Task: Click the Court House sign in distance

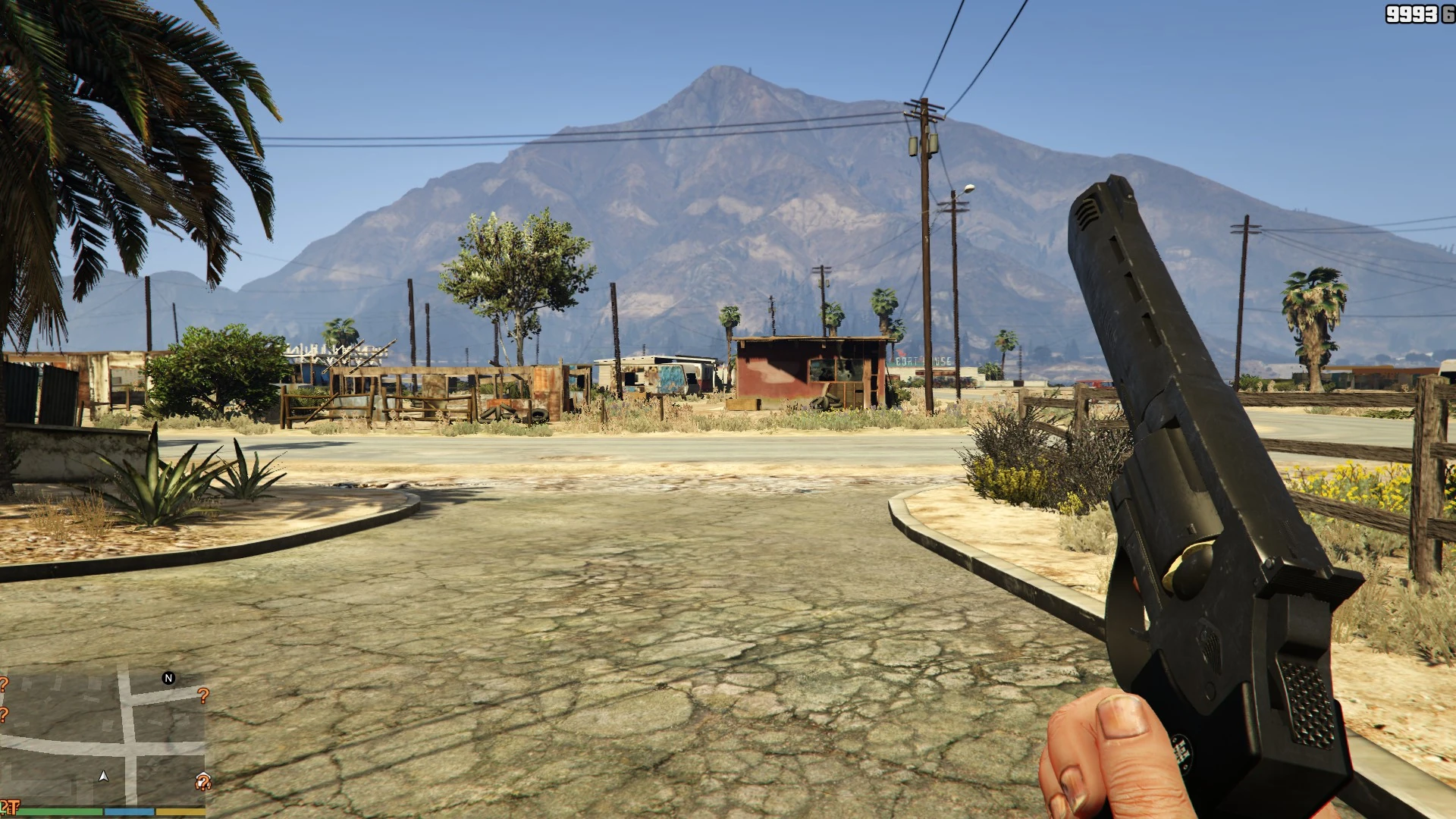Action: 922,361
